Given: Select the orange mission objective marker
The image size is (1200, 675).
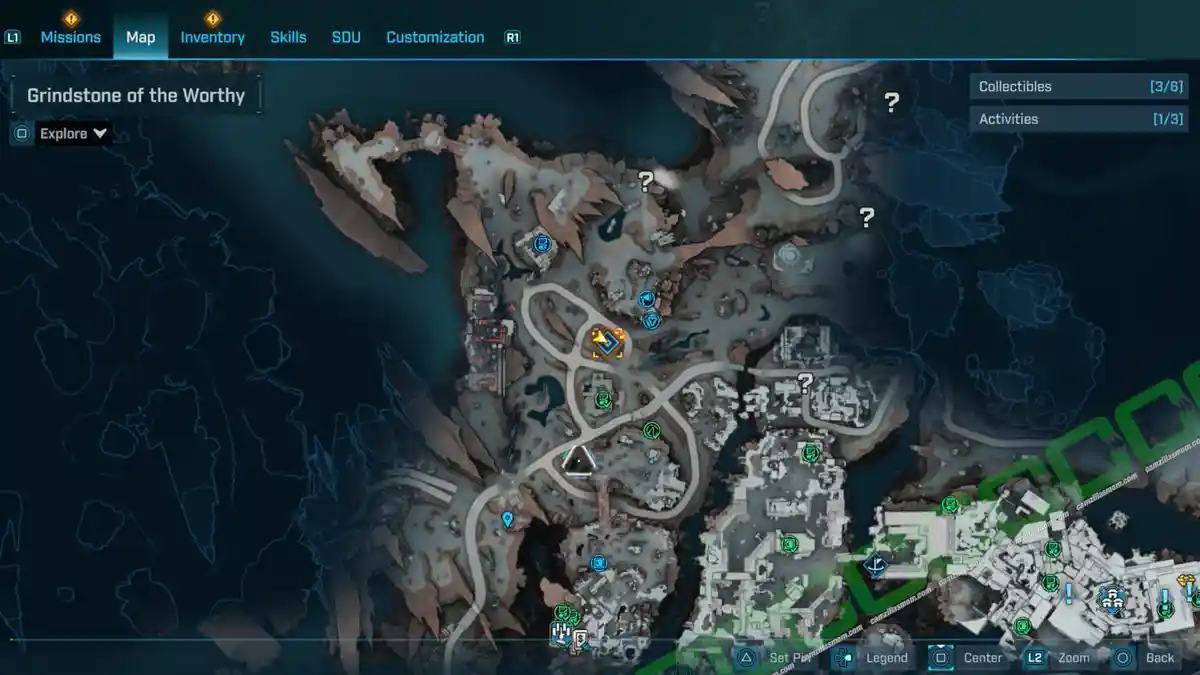Looking at the screenshot, I should [607, 343].
